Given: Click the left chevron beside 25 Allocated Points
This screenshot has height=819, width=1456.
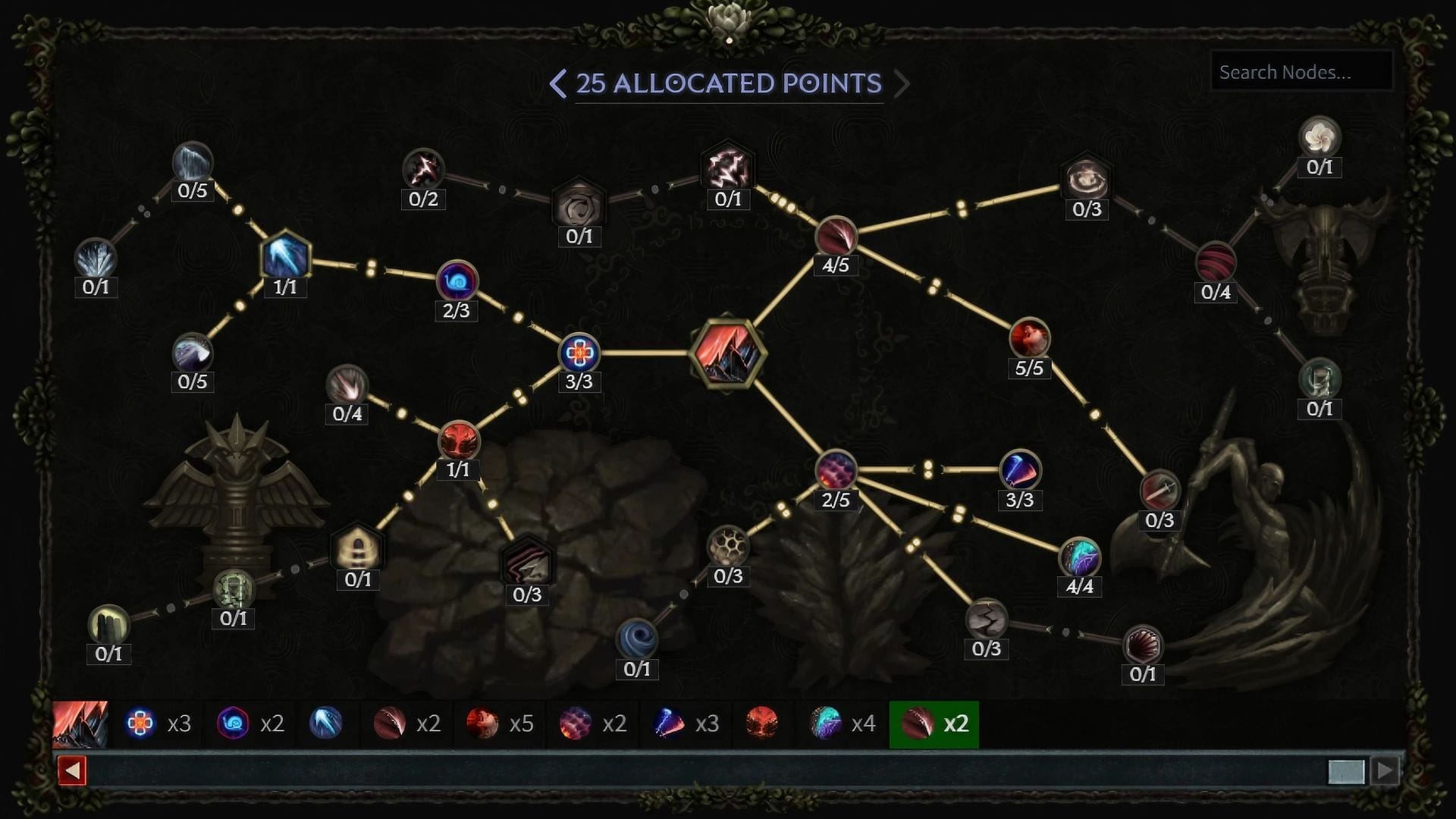Looking at the screenshot, I should pyautogui.click(x=559, y=83).
